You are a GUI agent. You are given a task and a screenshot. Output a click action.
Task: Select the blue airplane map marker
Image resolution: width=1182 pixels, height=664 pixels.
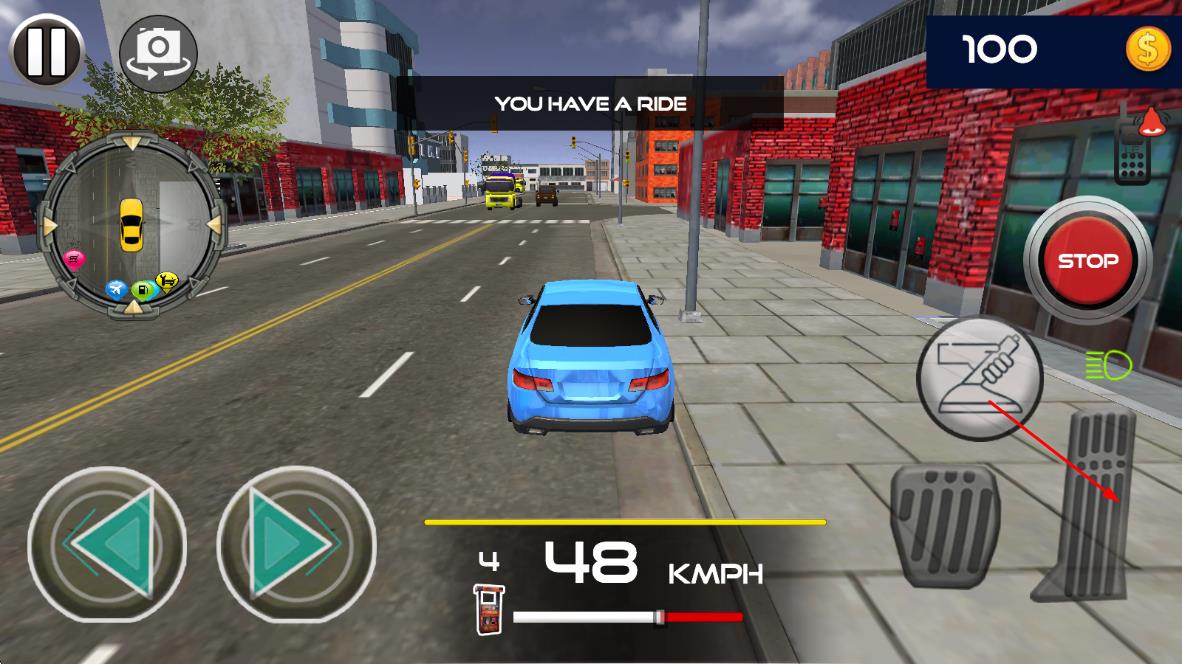pyautogui.click(x=116, y=289)
